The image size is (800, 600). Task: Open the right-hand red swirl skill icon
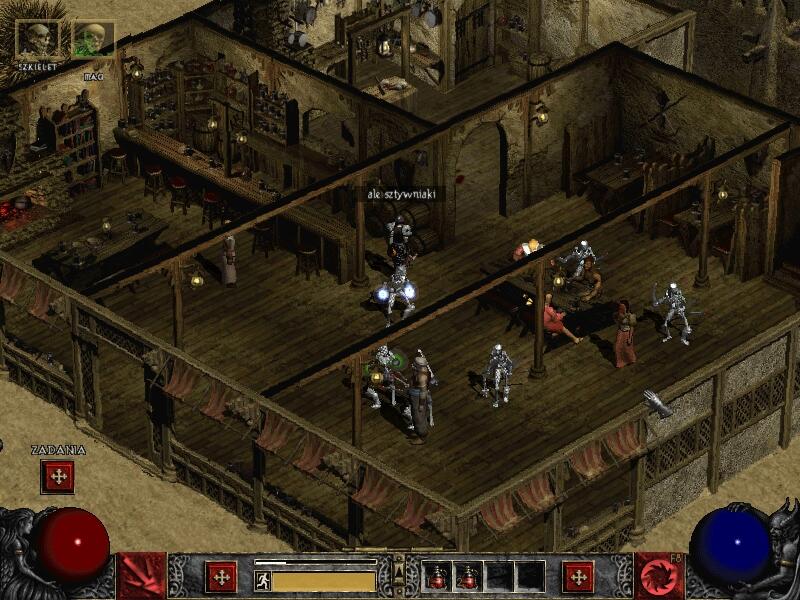[x=659, y=576]
